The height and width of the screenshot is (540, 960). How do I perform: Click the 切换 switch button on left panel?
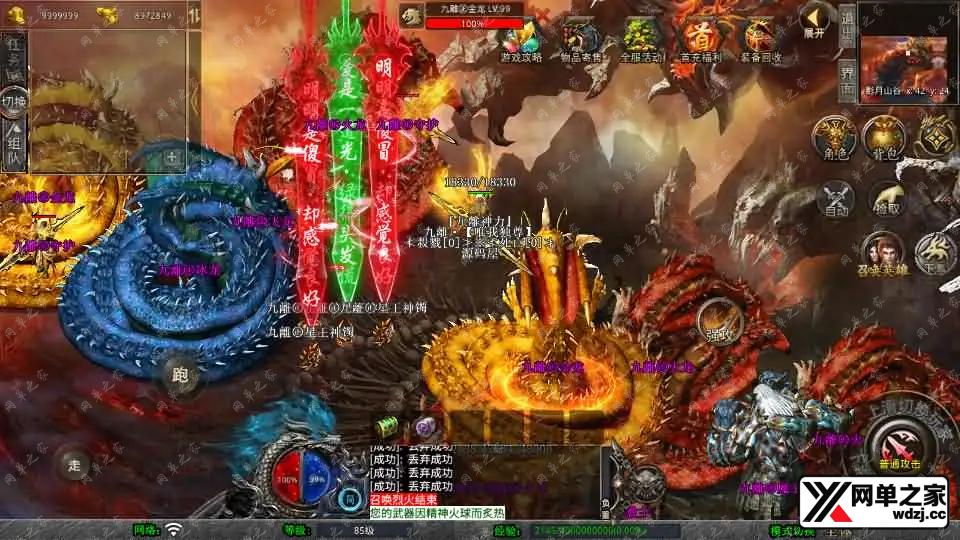coord(14,101)
